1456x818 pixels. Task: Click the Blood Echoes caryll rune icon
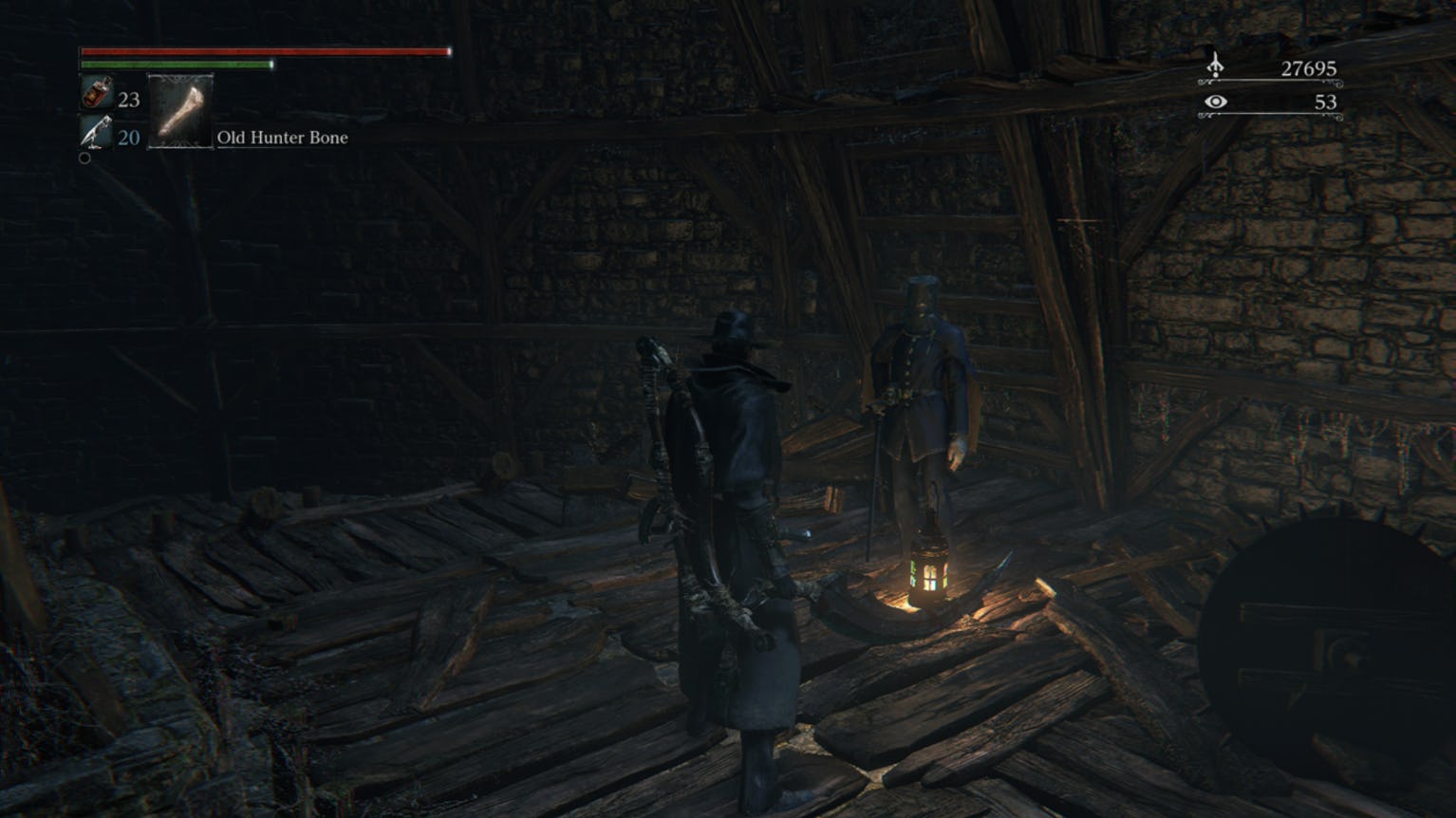pyautogui.click(x=1217, y=67)
